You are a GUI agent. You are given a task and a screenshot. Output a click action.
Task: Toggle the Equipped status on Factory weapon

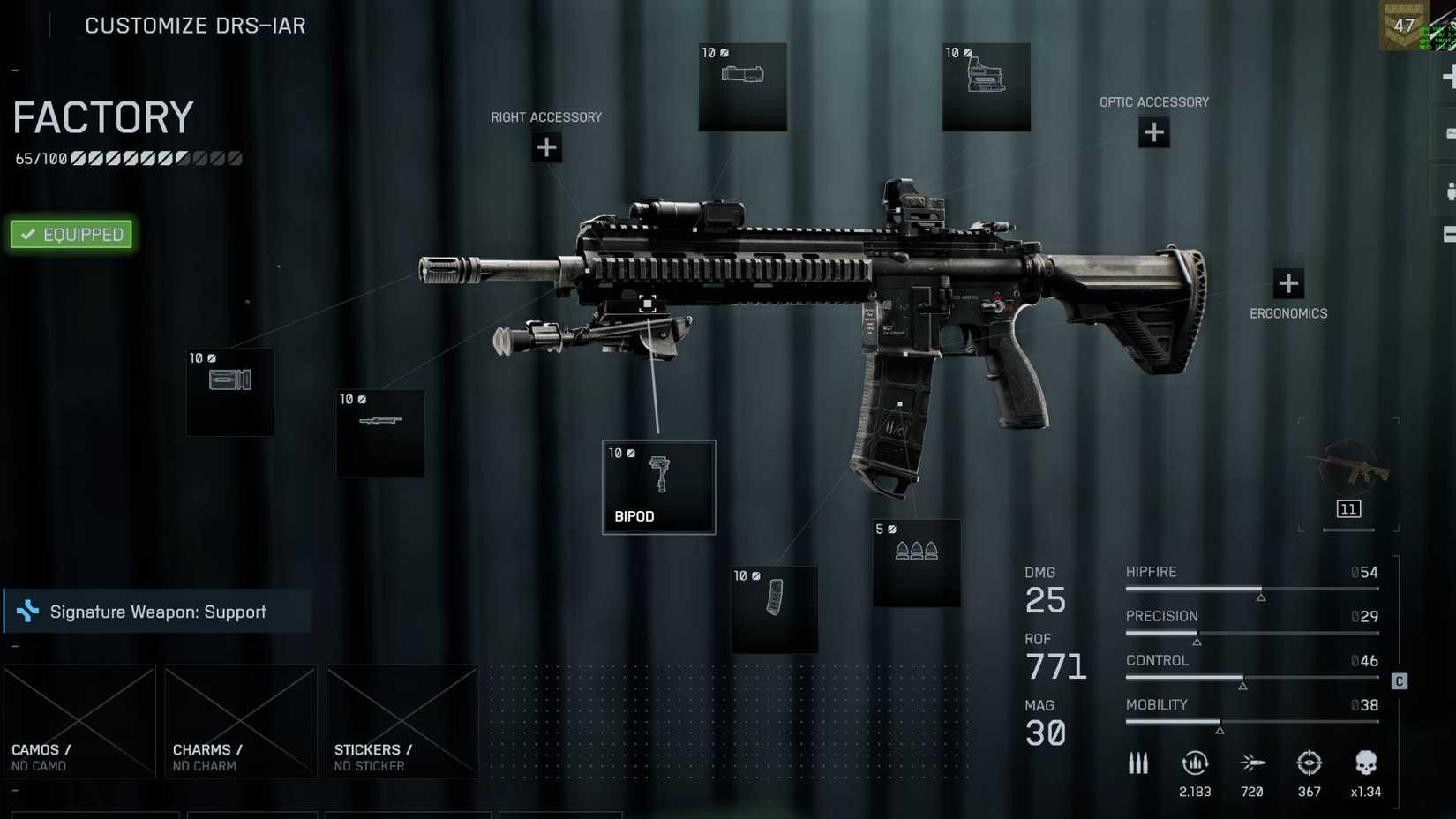coord(71,234)
